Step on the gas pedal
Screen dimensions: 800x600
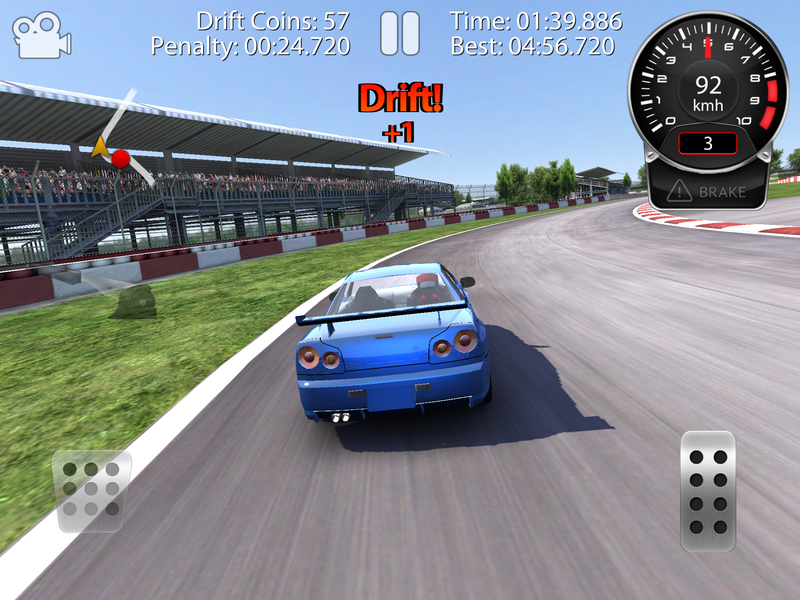708,490
